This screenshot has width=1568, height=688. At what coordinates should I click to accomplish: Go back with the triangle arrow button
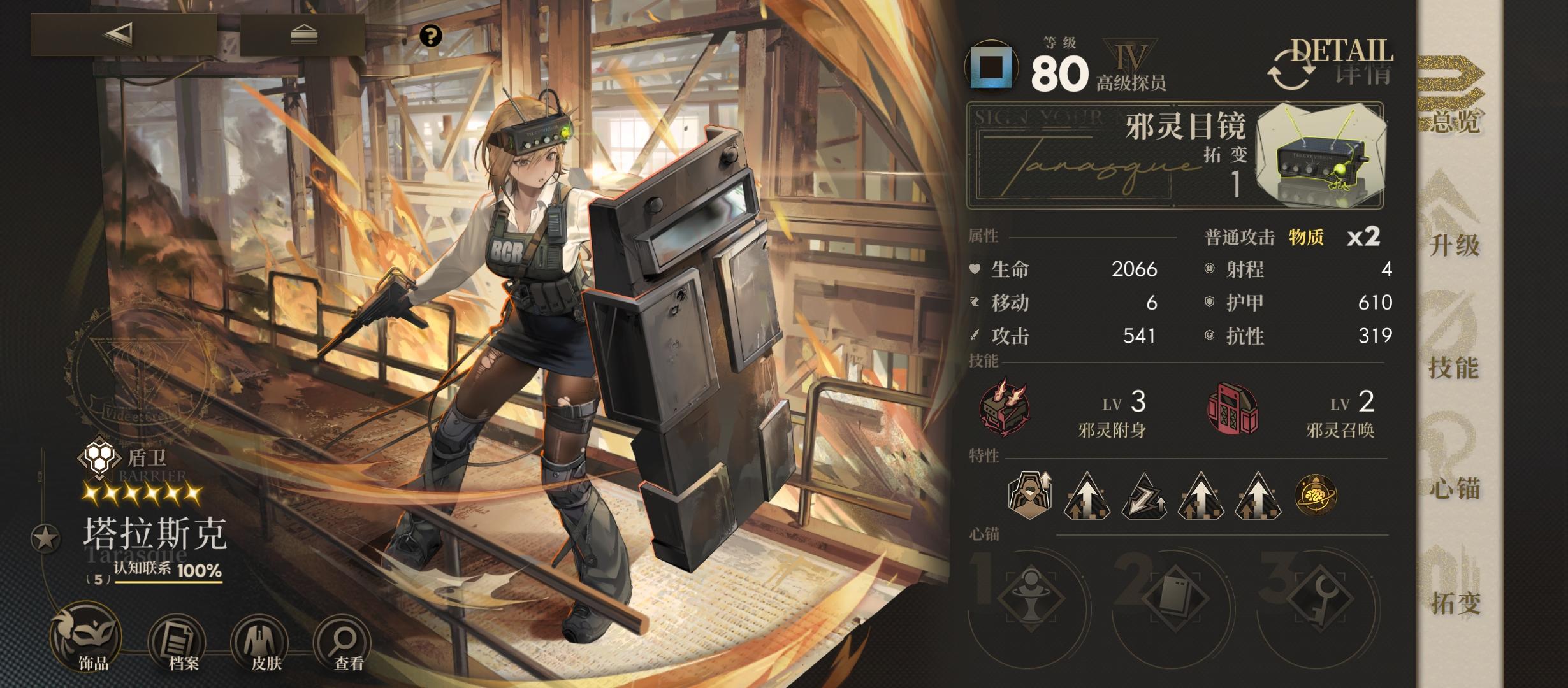(123, 34)
